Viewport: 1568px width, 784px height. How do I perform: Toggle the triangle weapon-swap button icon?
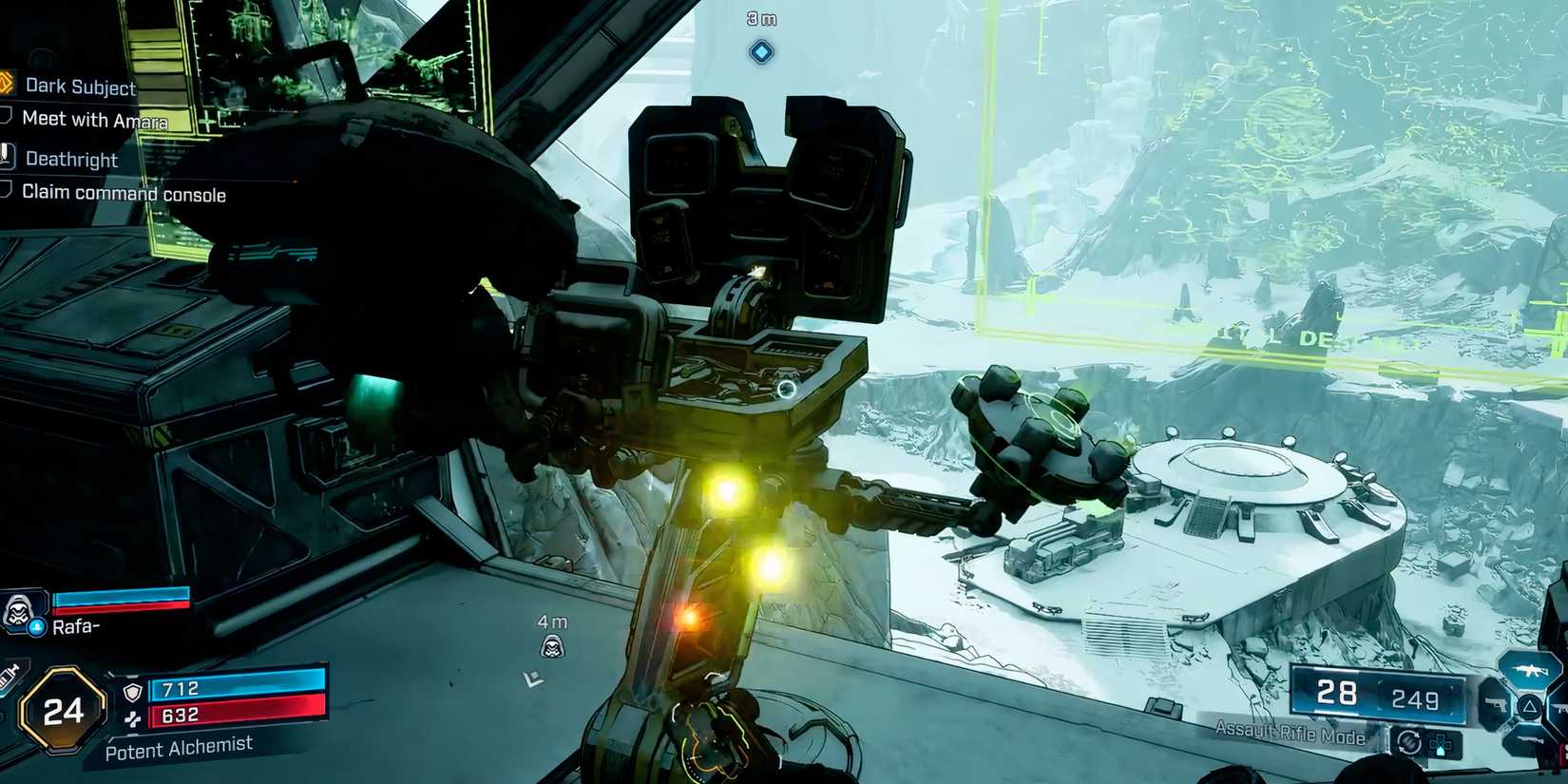click(1528, 707)
